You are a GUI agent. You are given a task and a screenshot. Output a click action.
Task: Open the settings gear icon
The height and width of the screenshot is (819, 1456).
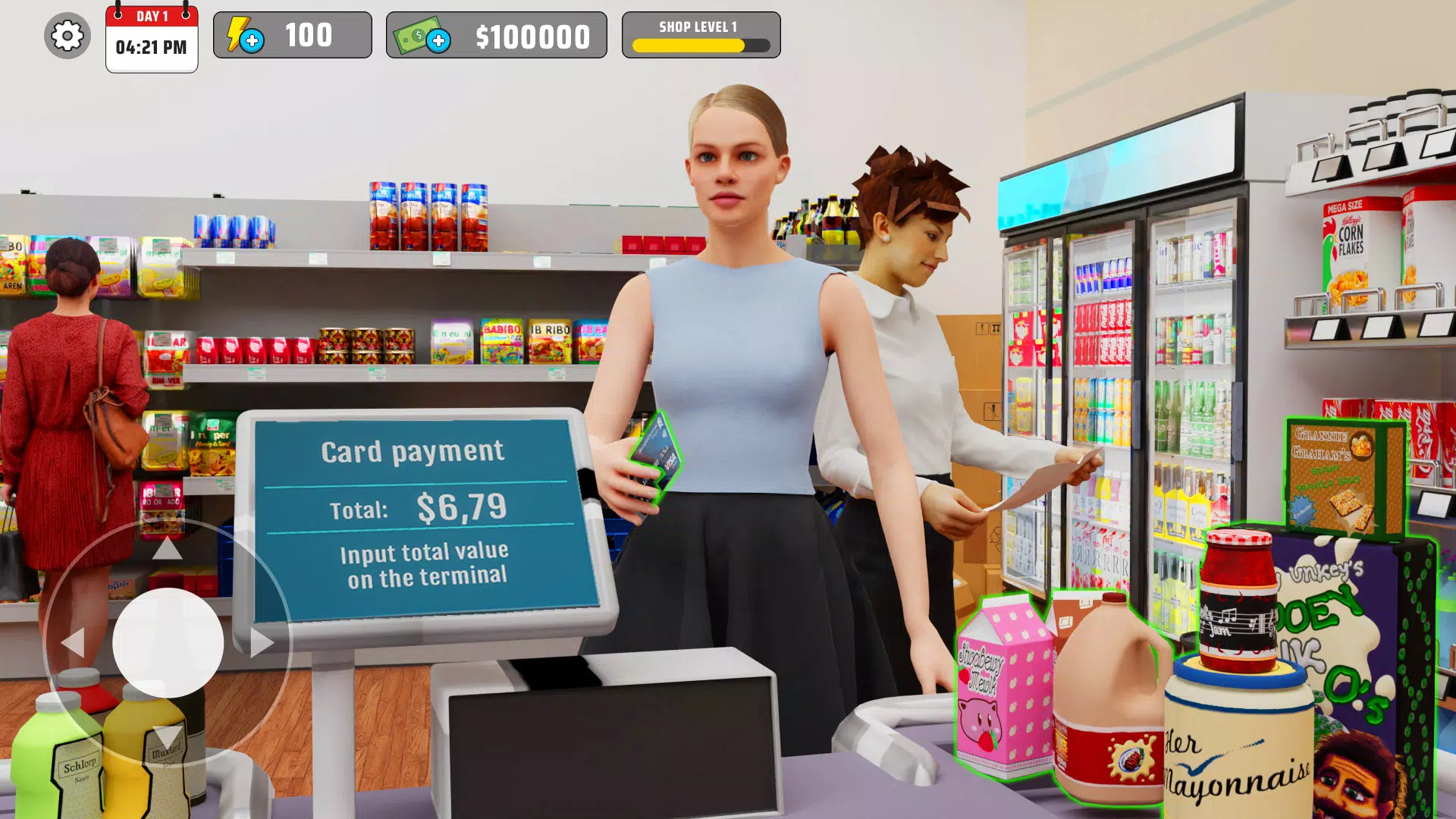66,35
